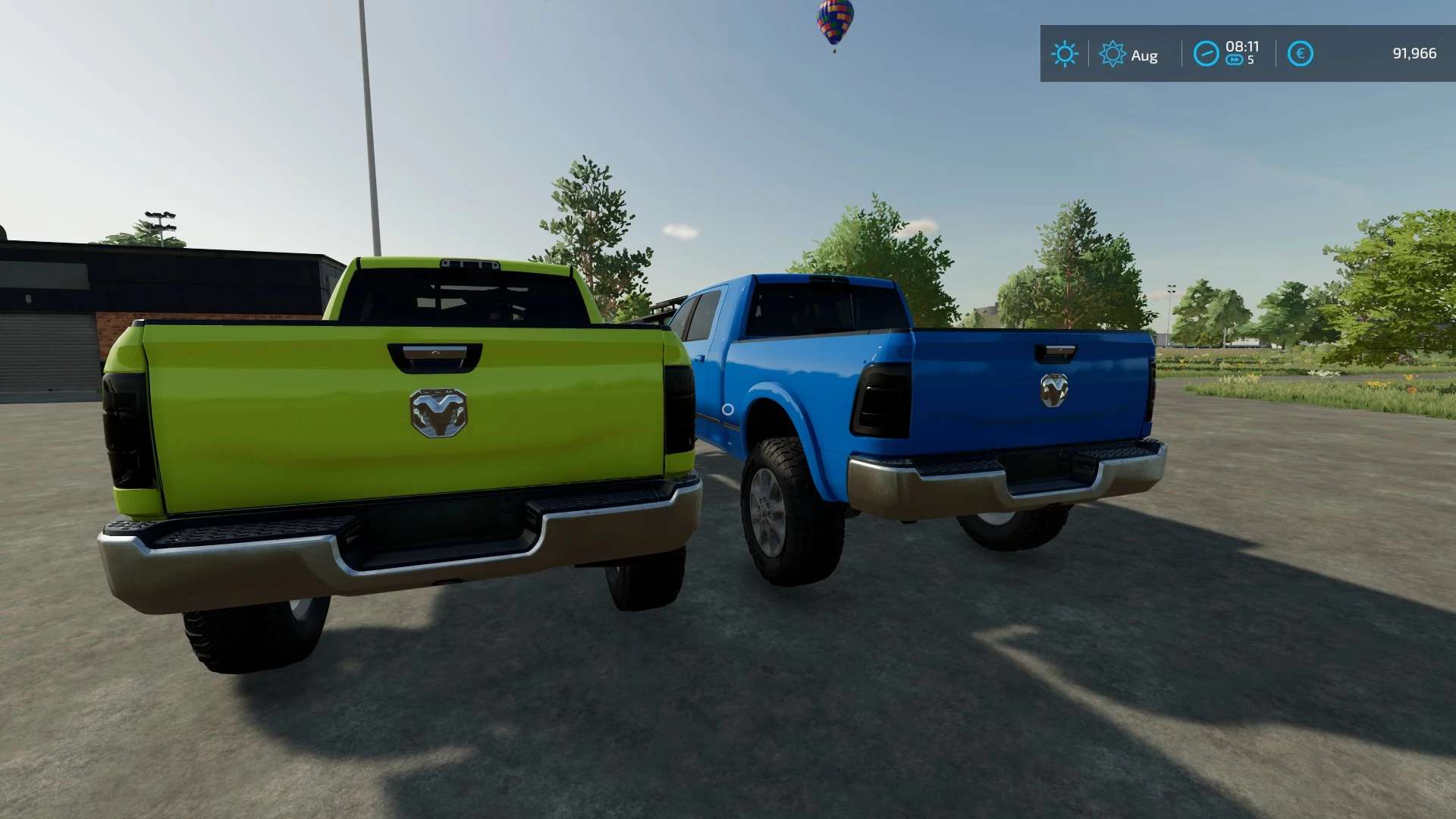Click the fast-forward time scale icon
The image size is (1456, 819).
1235,61
